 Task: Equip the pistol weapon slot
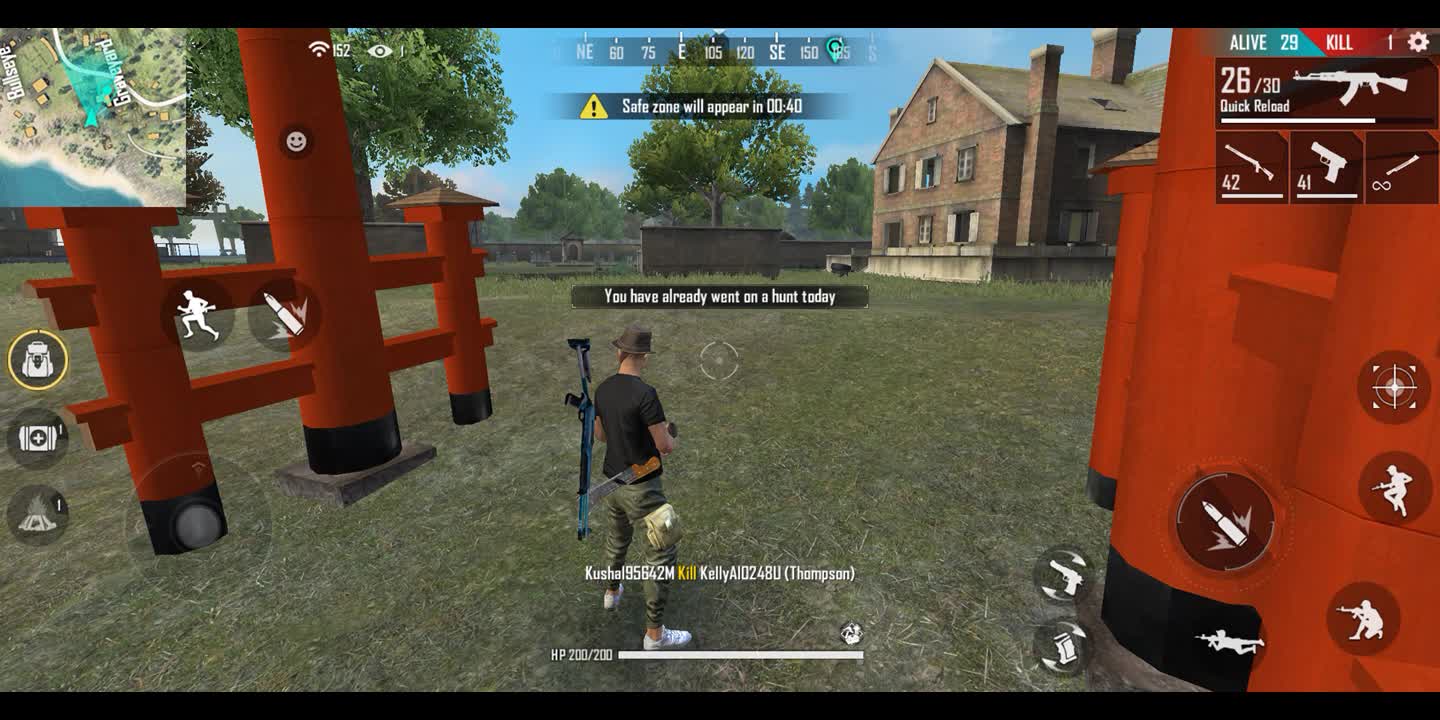coord(1326,167)
